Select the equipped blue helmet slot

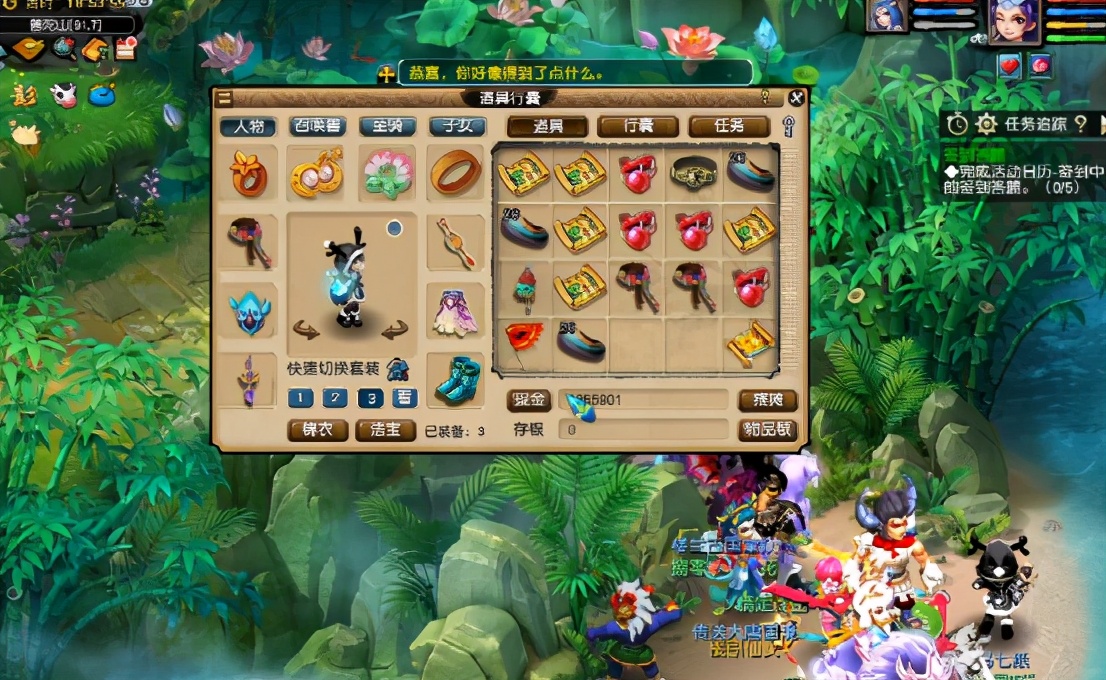coord(248,311)
